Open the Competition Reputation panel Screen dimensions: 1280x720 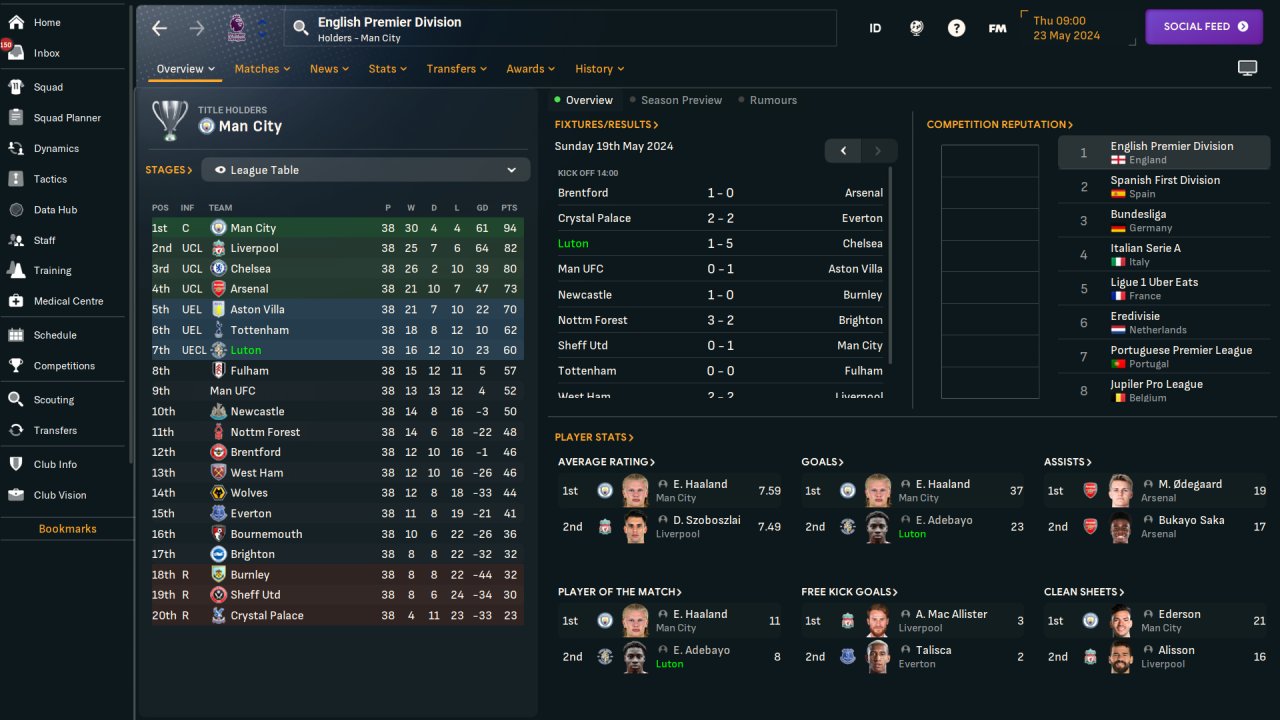pos(999,125)
